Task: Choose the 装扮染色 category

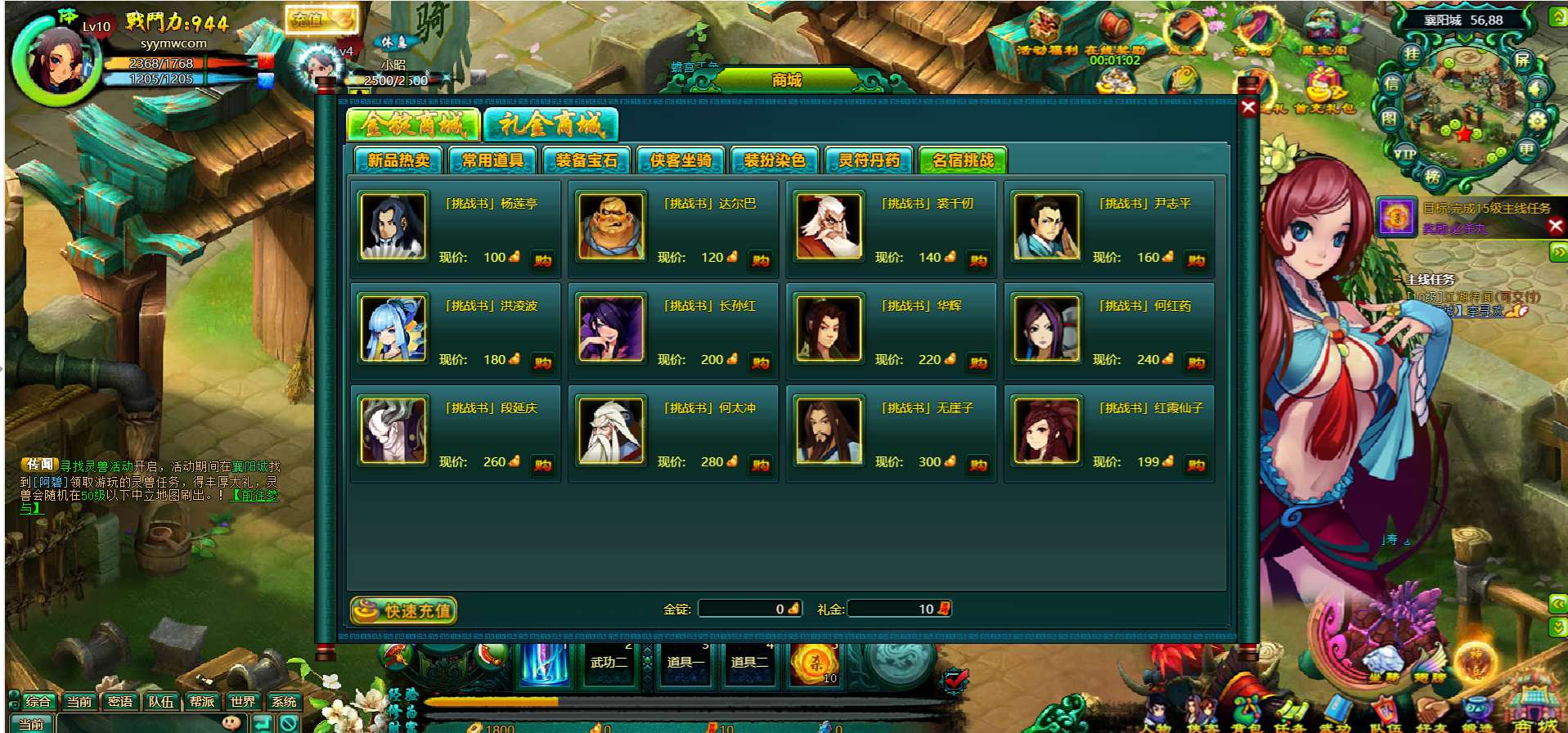Action: coord(775,160)
